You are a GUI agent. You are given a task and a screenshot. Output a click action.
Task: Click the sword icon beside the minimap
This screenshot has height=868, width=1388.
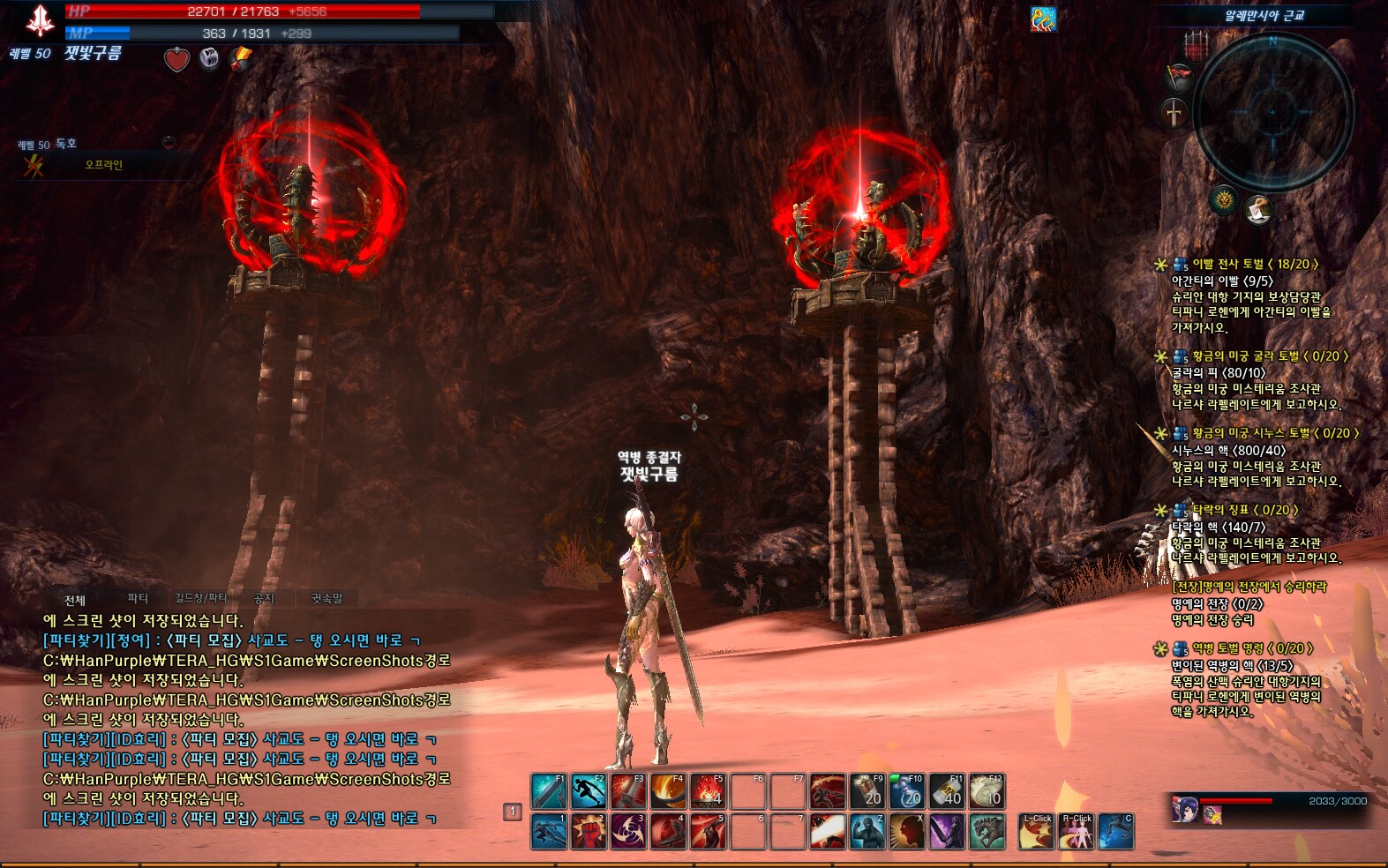(1174, 113)
